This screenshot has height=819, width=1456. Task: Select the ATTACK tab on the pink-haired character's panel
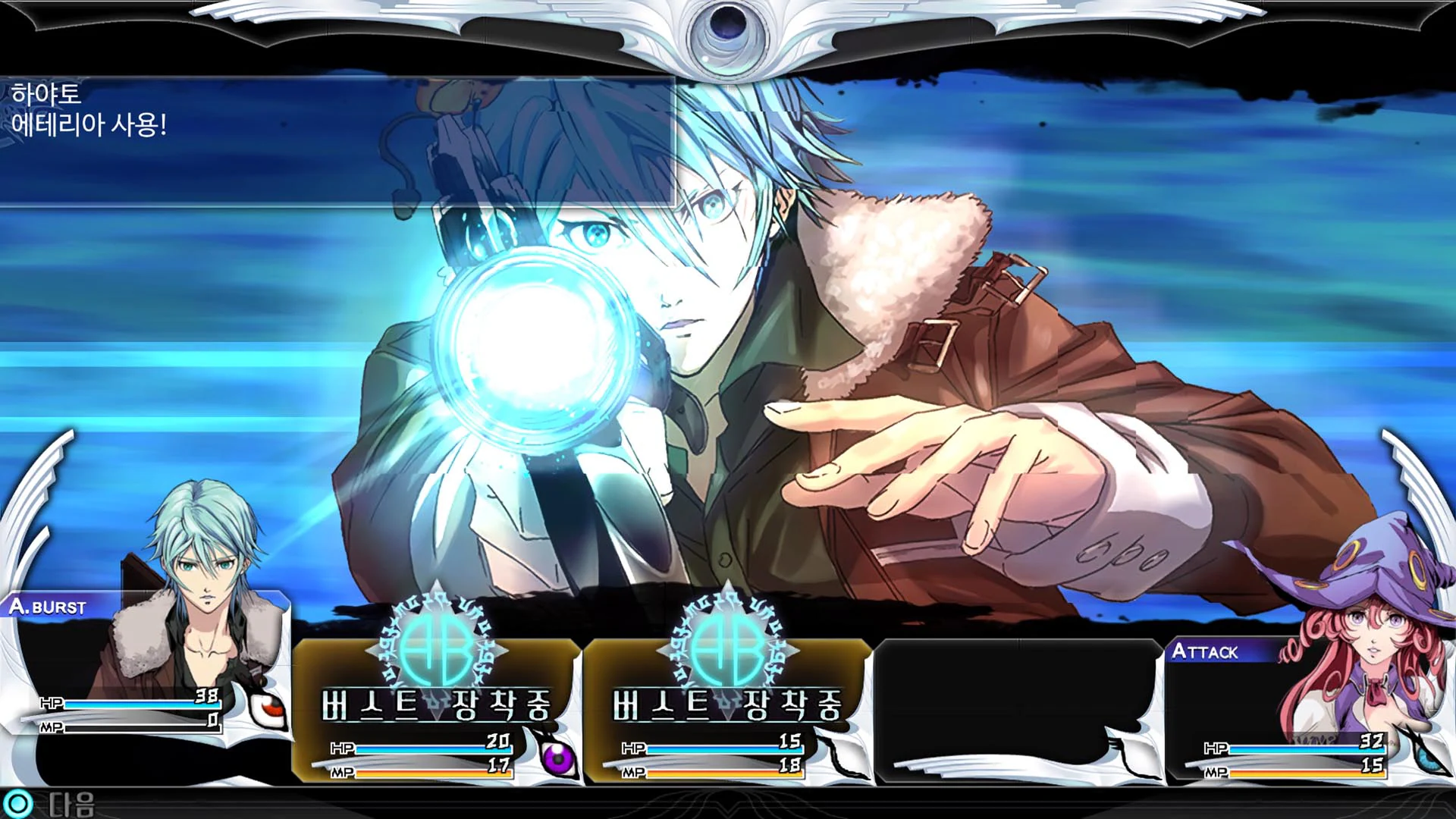1207,651
